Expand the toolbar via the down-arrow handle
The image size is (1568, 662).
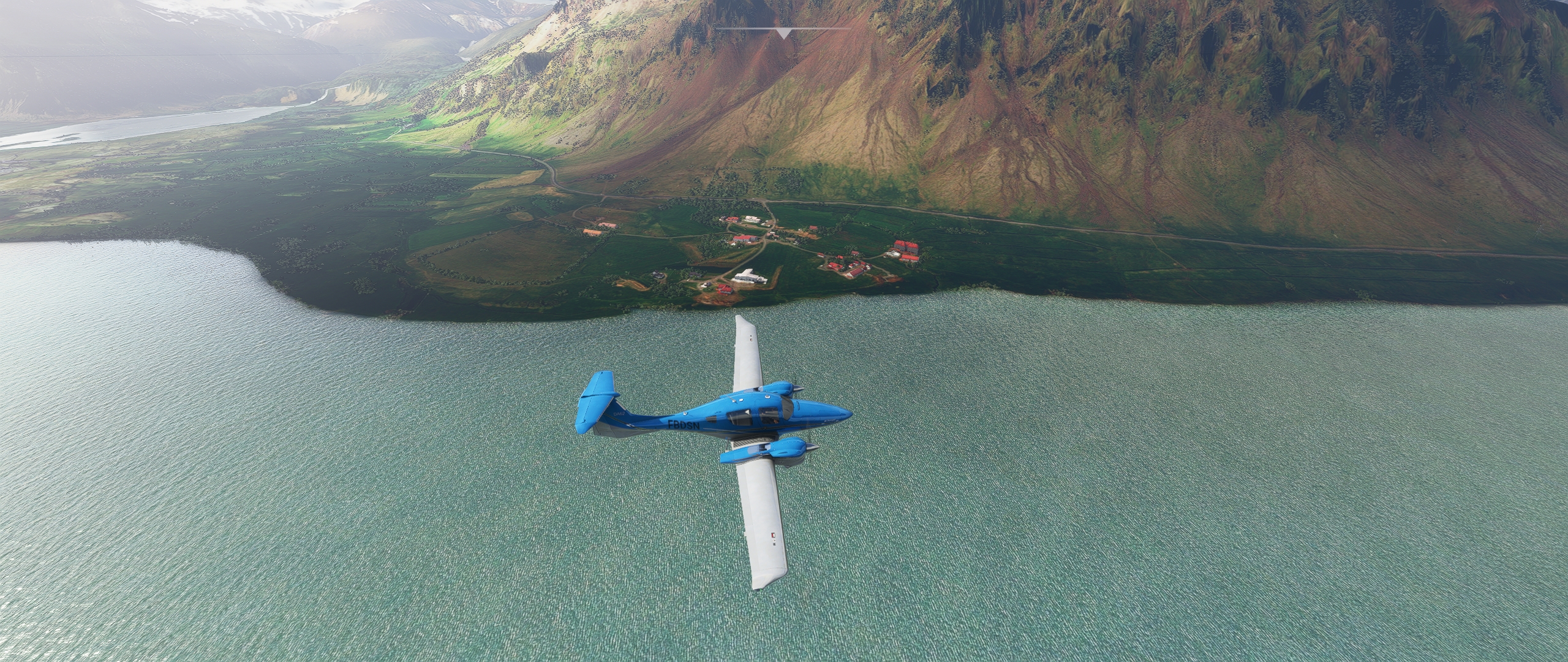[783, 33]
